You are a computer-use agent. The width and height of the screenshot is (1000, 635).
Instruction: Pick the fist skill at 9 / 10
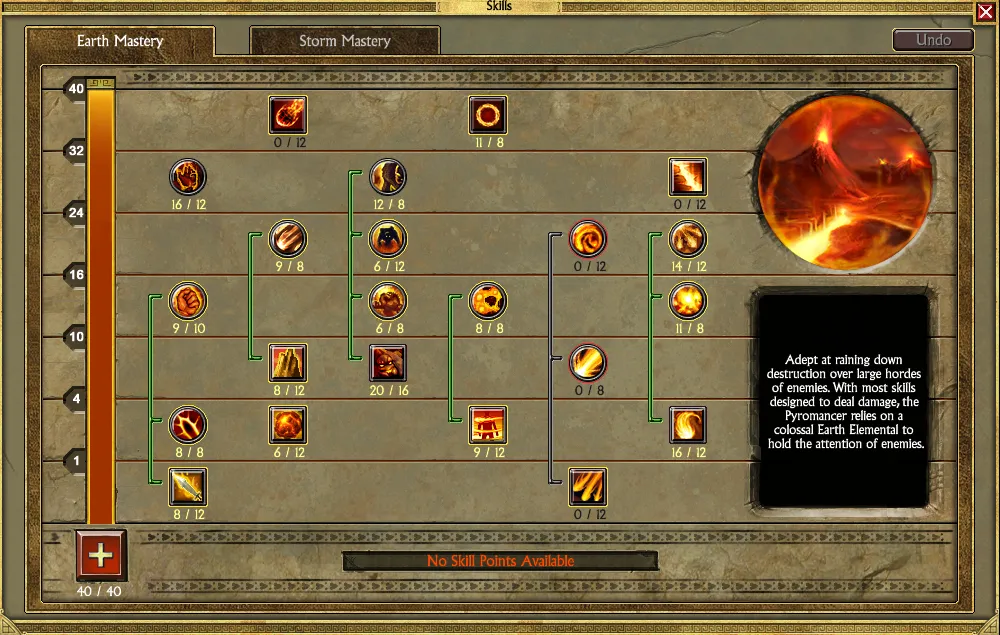[x=188, y=301]
